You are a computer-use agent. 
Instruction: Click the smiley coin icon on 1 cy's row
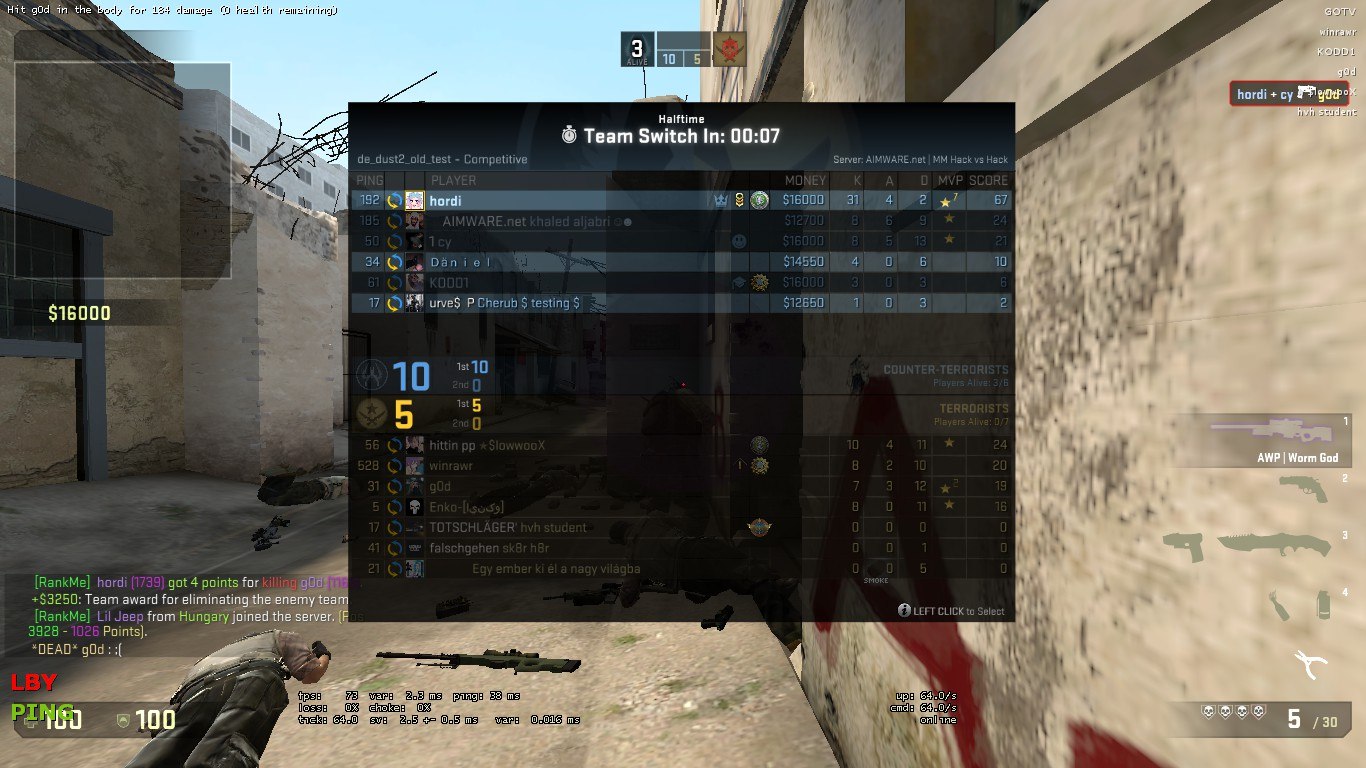click(x=738, y=240)
